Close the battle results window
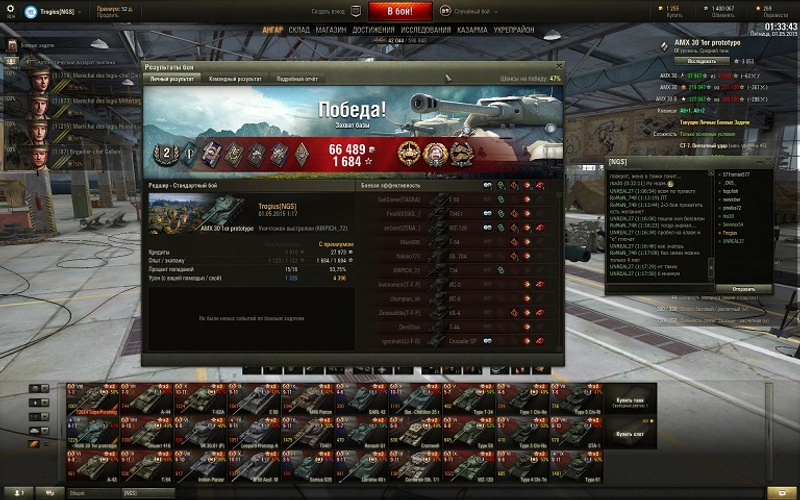This screenshot has width=800, height=500. click(558, 67)
